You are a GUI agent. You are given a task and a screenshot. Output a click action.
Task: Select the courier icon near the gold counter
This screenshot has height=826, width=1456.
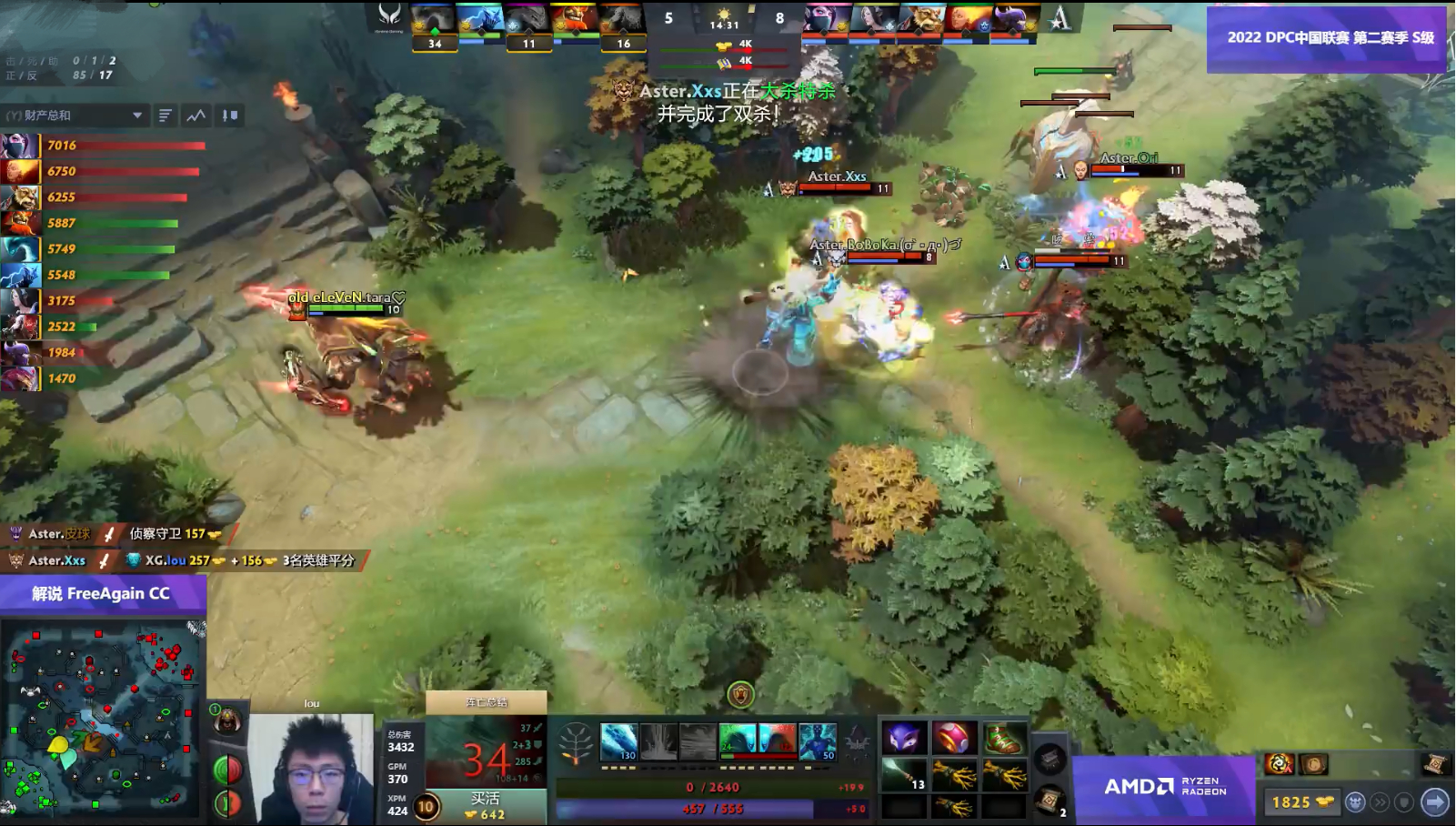[x=1356, y=802]
